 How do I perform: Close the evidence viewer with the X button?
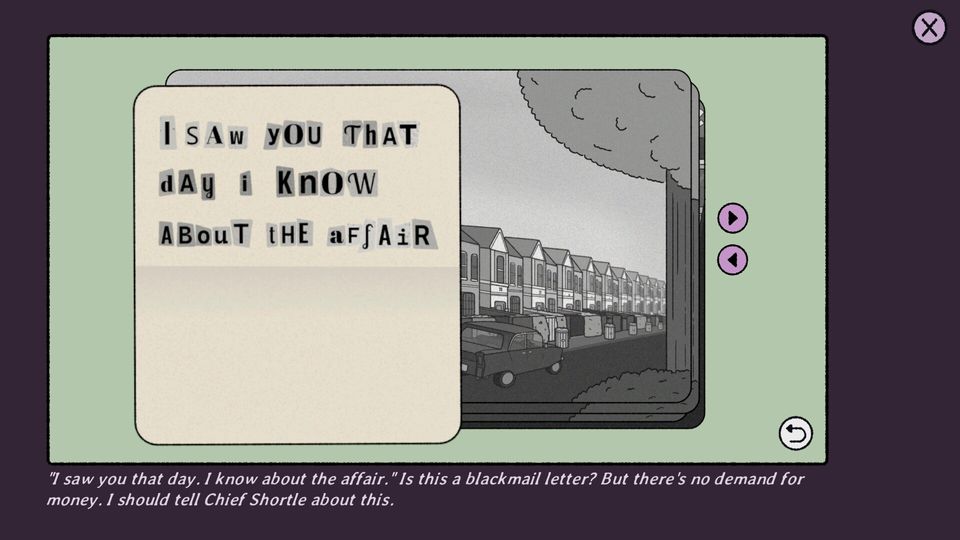929,28
